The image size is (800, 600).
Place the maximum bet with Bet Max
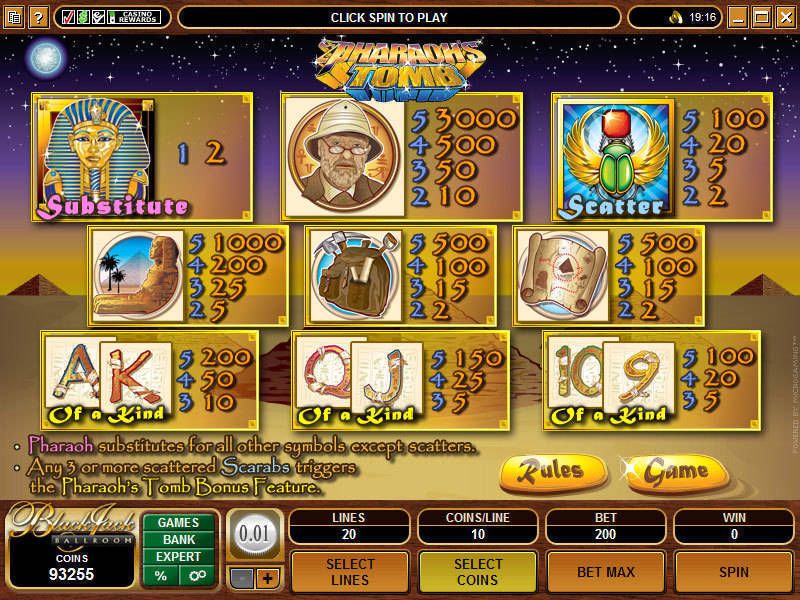604,571
